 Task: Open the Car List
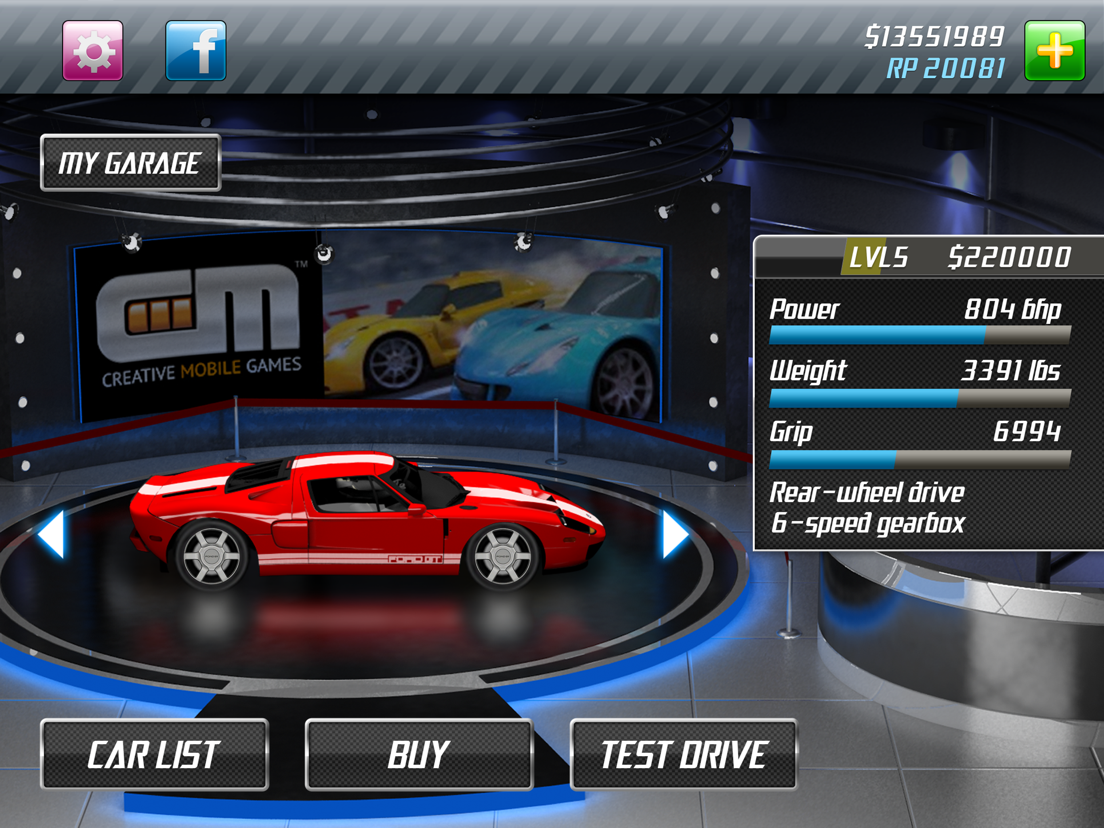[154, 755]
